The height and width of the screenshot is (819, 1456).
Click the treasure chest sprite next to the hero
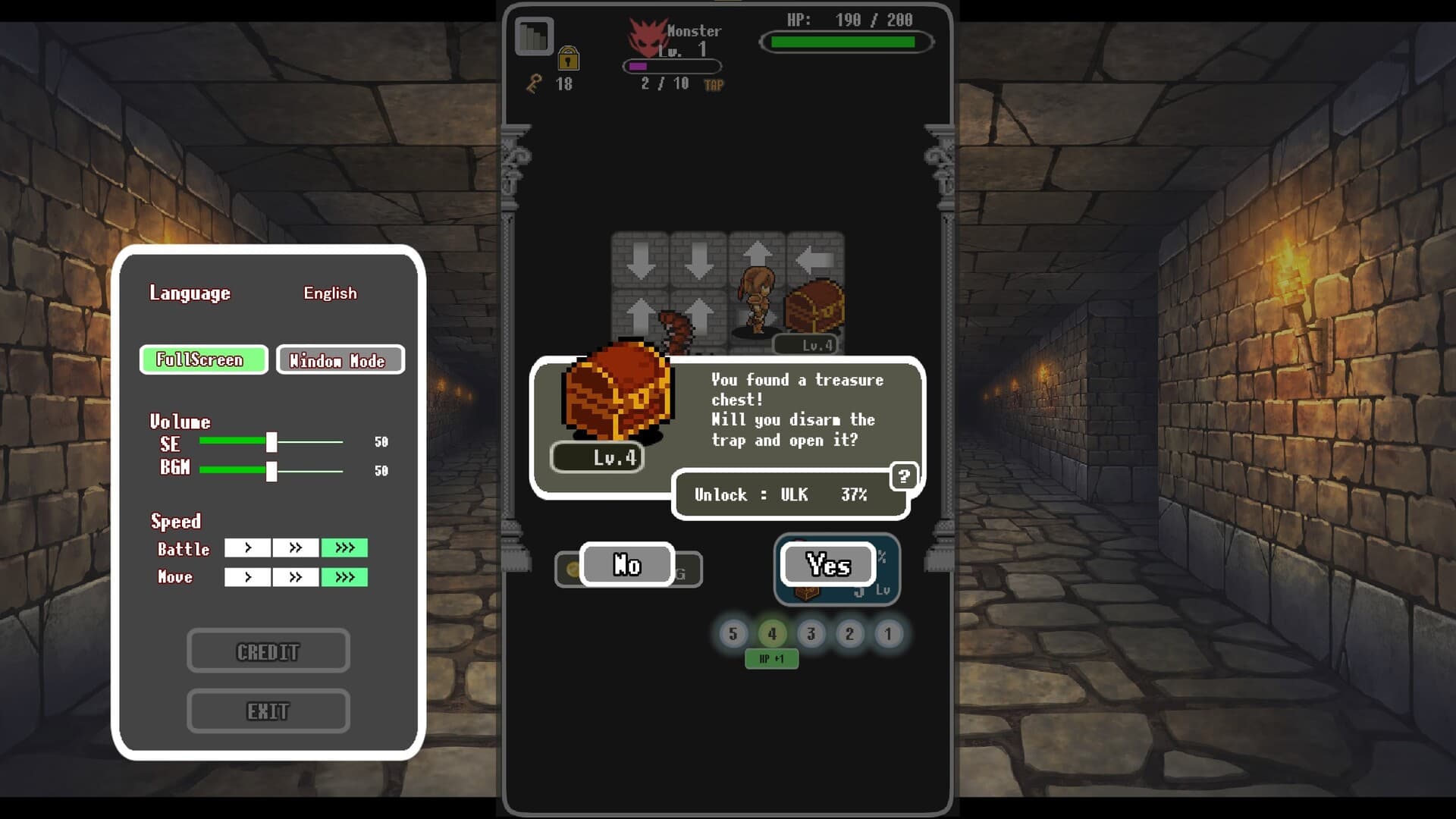click(x=814, y=303)
